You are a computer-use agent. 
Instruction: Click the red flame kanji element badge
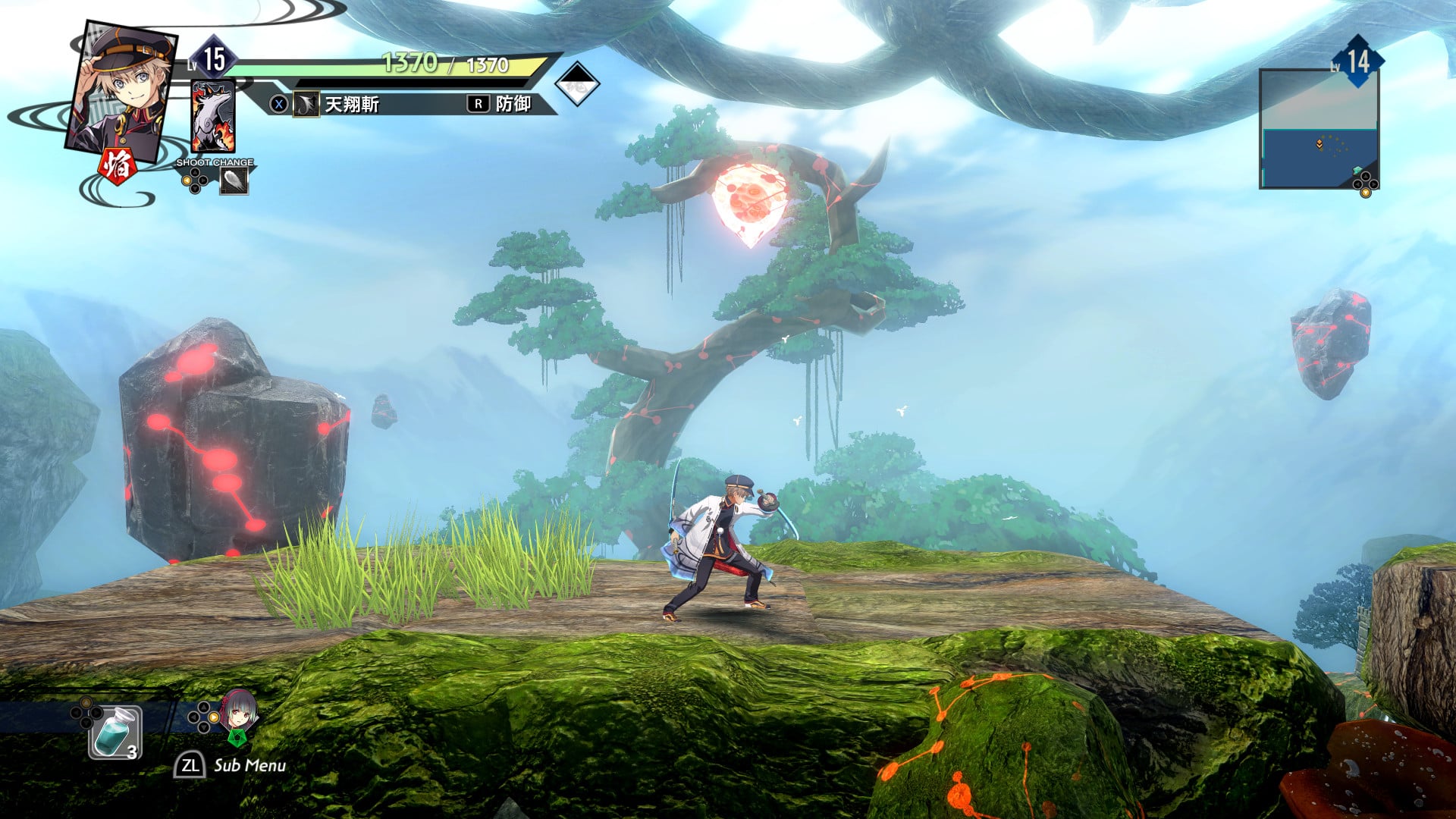click(118, 166)
